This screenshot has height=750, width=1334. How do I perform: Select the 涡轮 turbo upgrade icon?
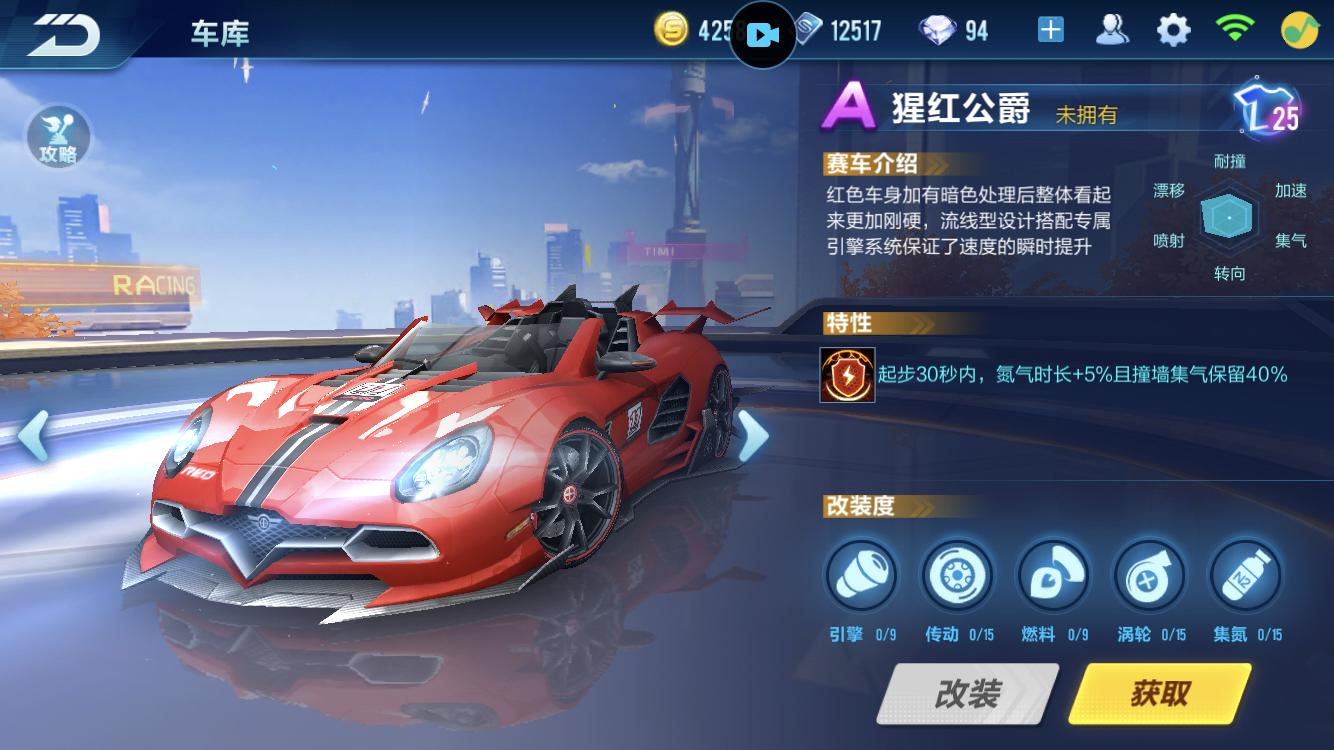point(1149,576)
